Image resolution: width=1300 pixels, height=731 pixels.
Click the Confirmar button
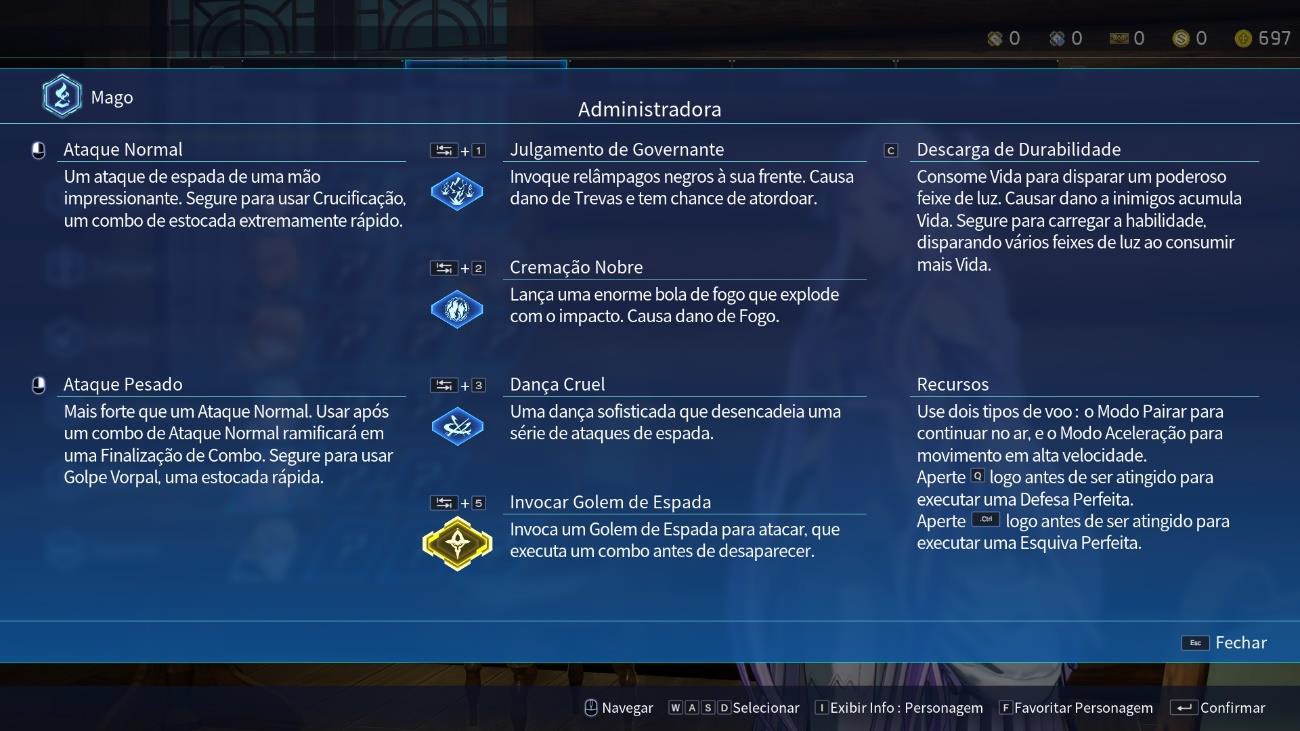point(1218,708)
